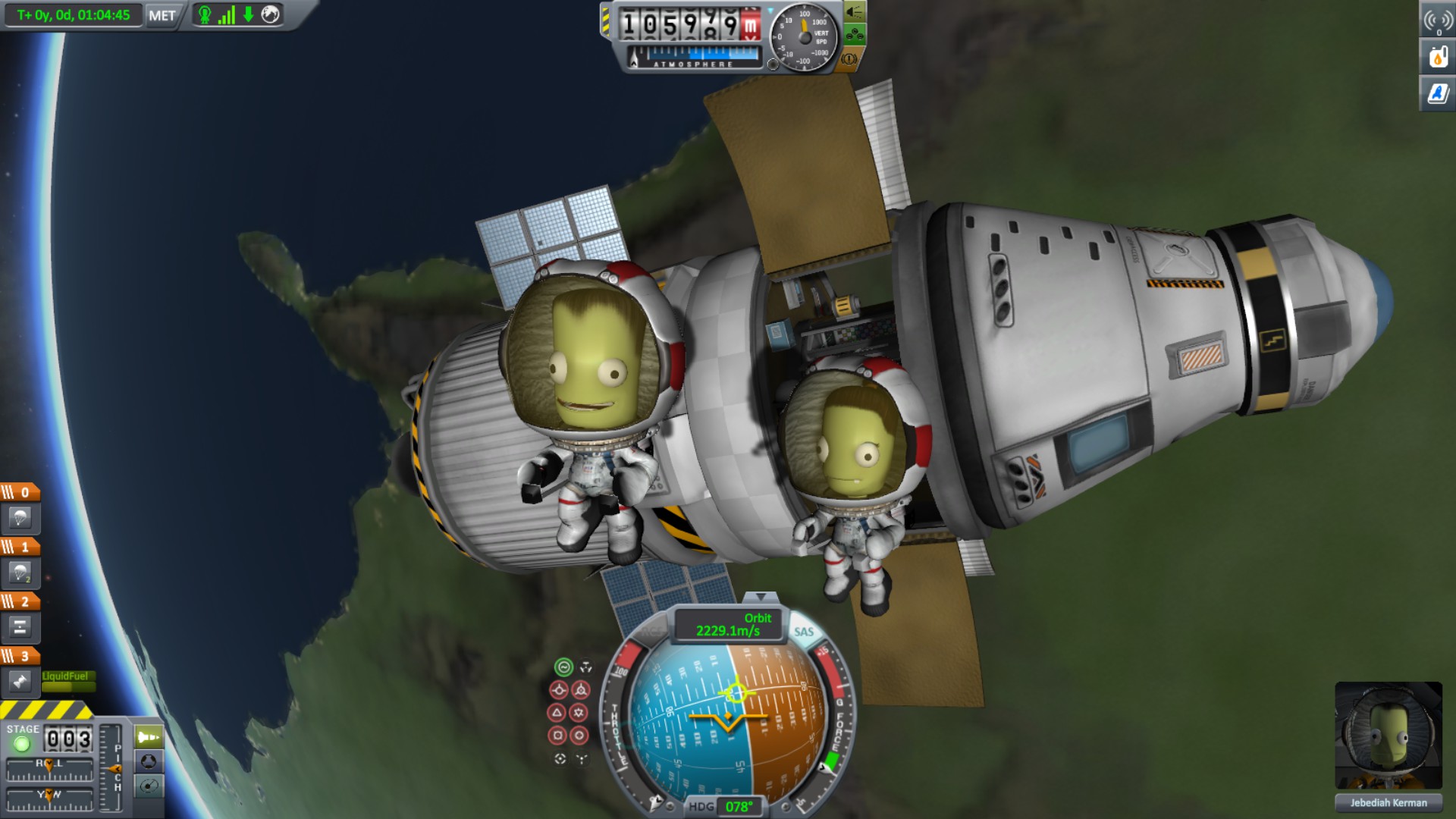The height and width of the screenshot is (819, 1456).
Task: Toggle the lights action group button
Action: pos(854,12)
